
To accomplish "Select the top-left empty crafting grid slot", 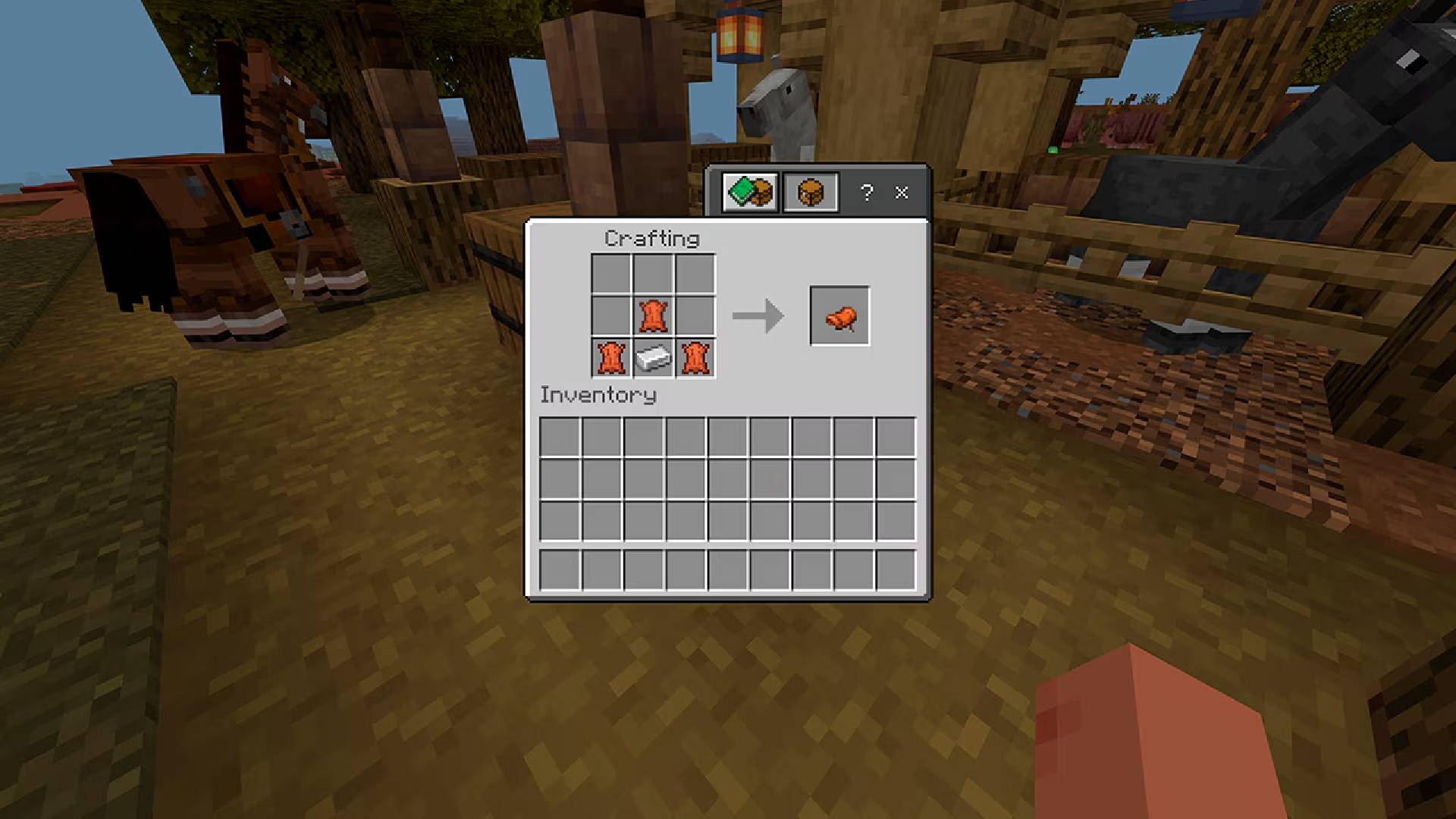I will [x=611, y=272].
